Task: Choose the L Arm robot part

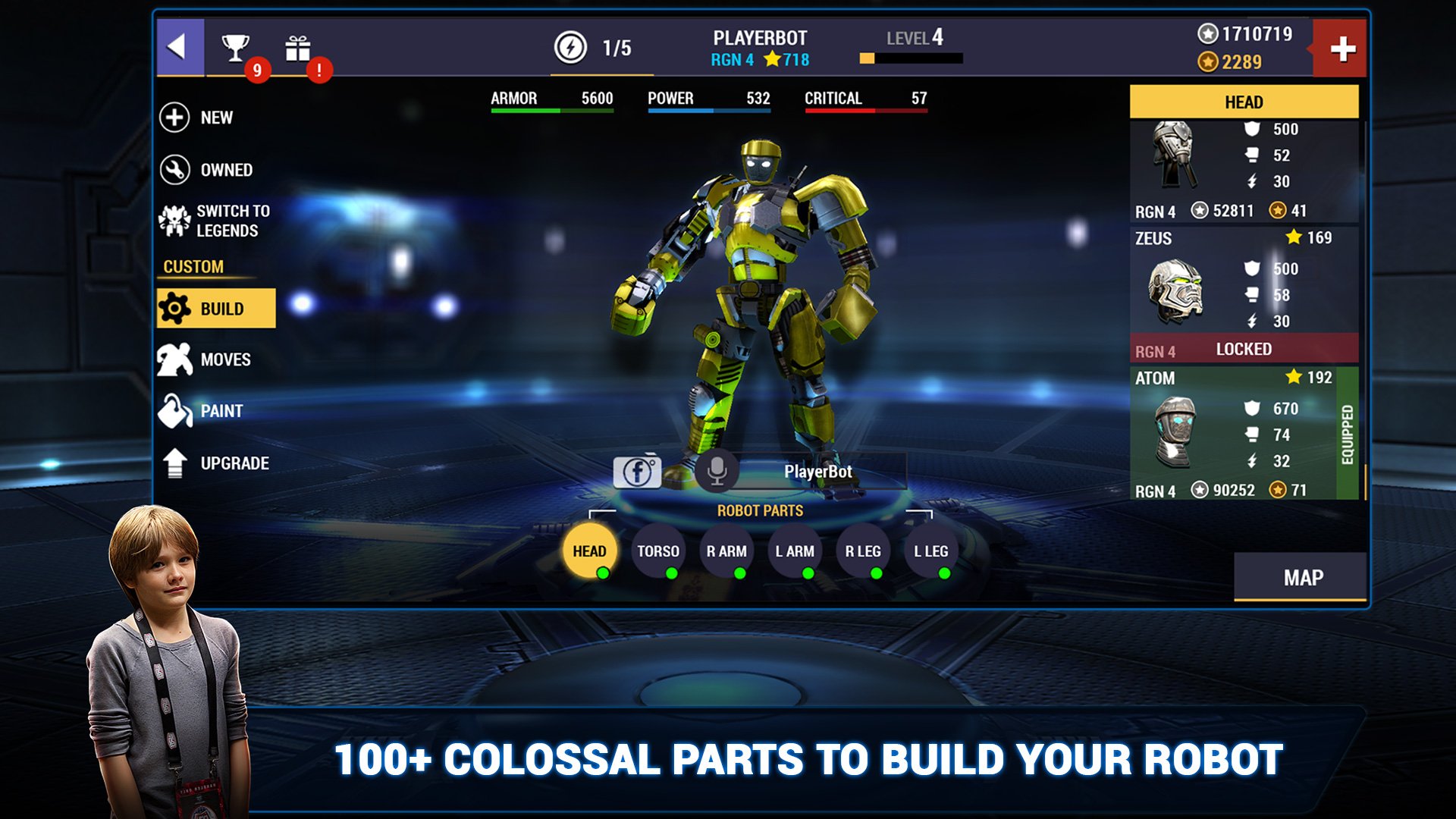Action: click(x=795, y=551)
